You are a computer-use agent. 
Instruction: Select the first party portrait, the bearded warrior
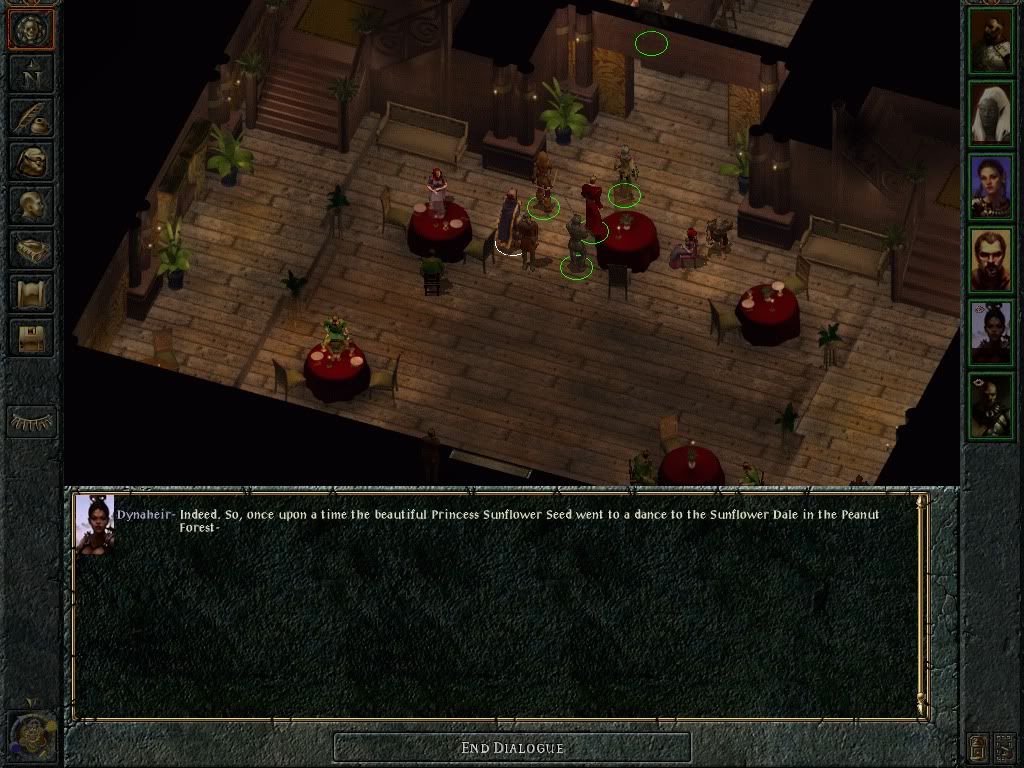pos(991,42)
